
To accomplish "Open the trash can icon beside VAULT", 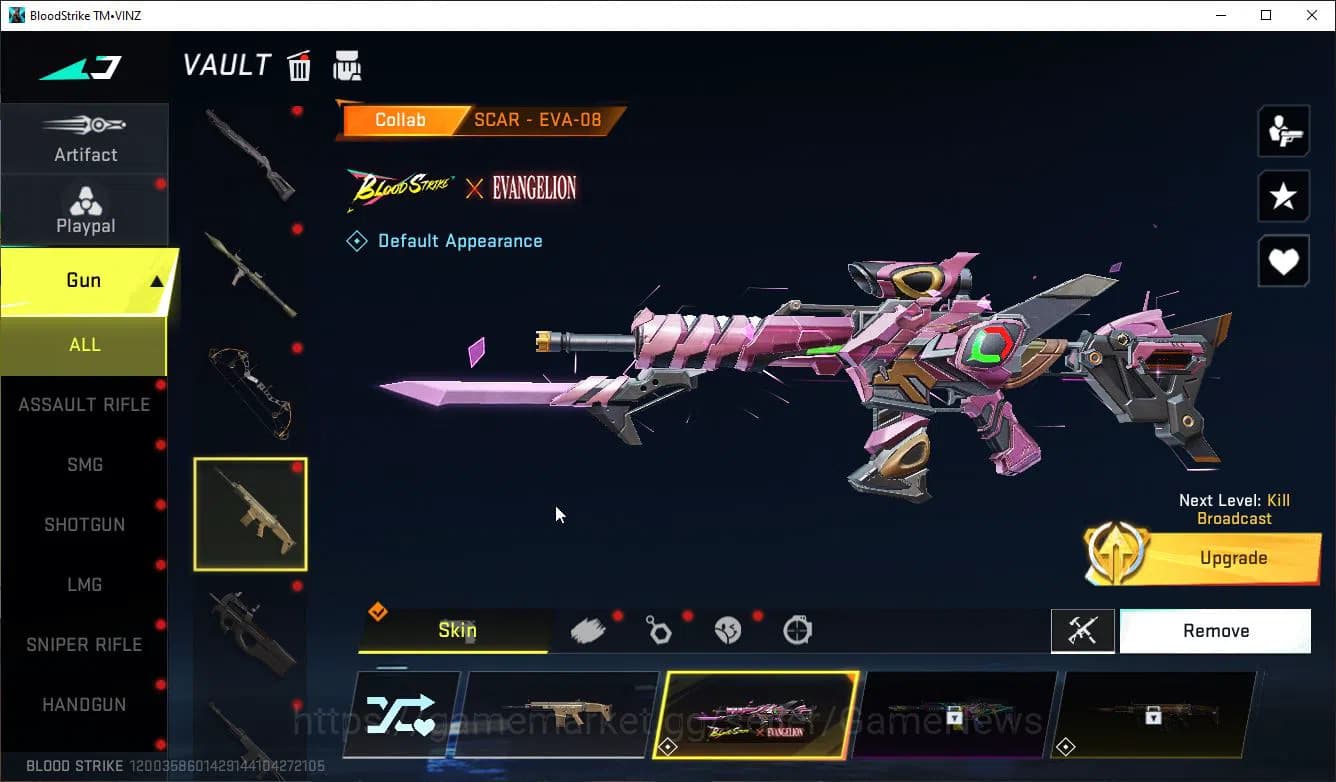I will coord(299,67).
